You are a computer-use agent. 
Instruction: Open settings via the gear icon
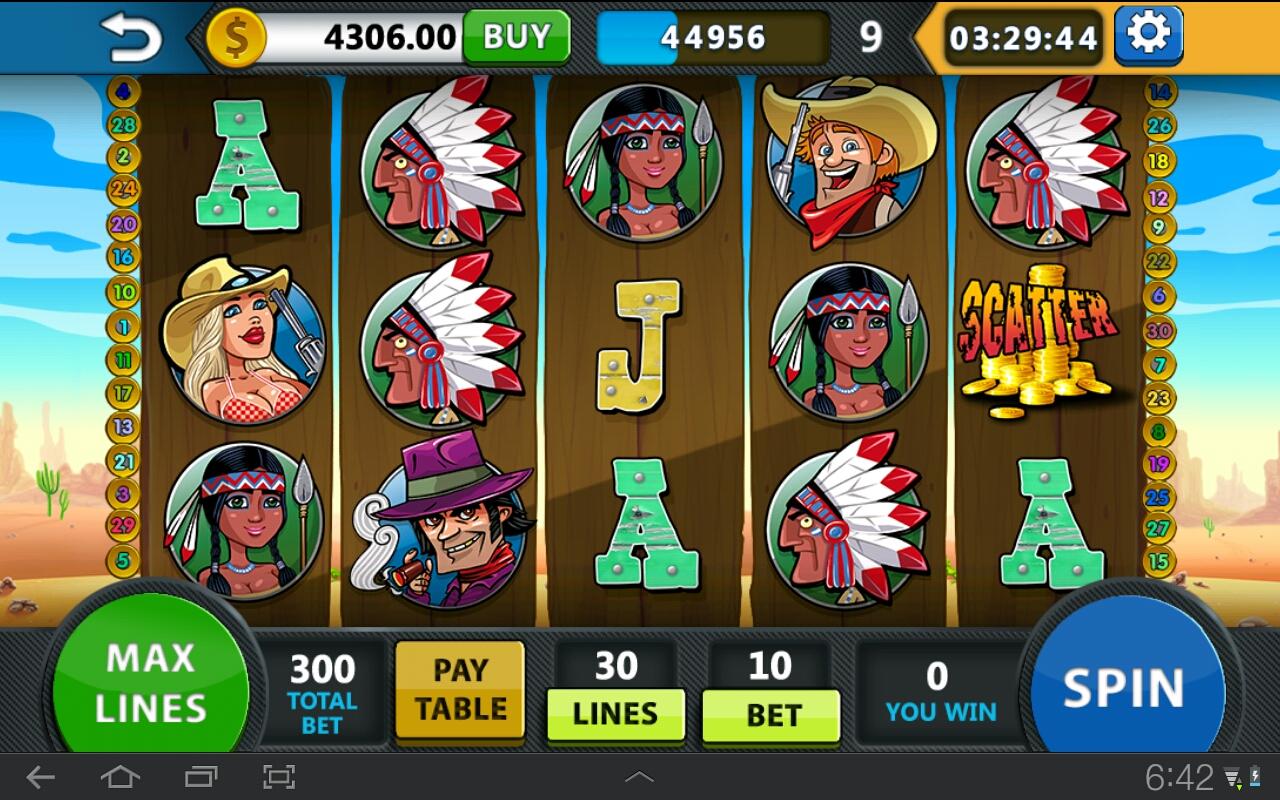[1148, 35]
